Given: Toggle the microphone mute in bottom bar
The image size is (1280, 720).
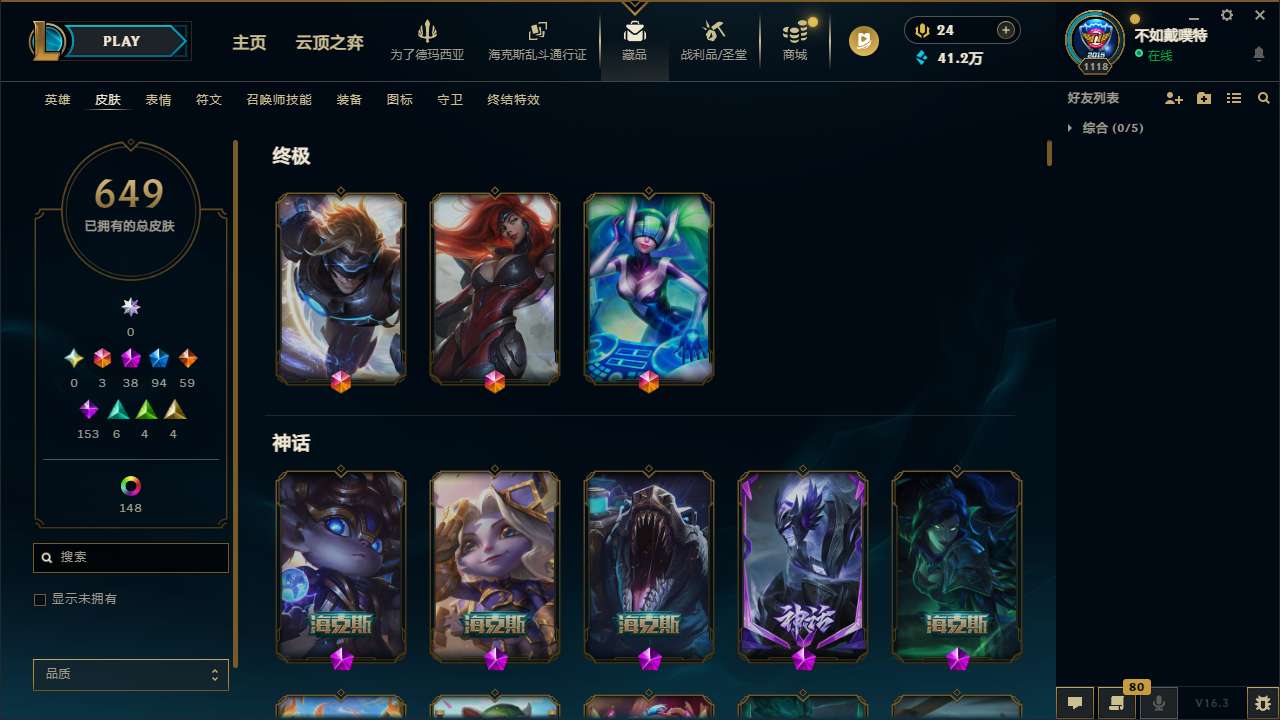Looking at the screenshot, I should [x=1158, y=703].
